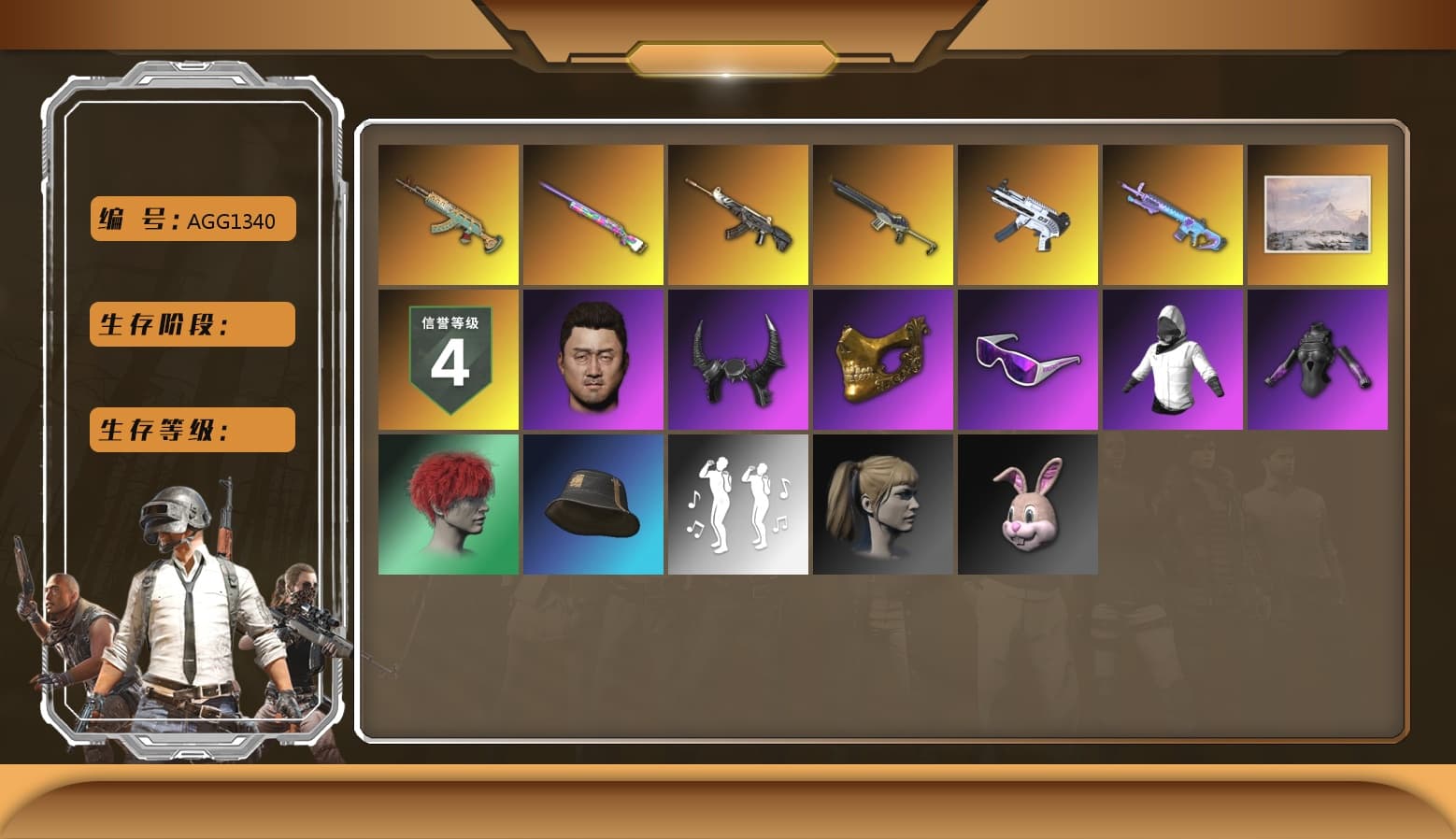
Task: Open the zebra-striped rifle skin item
Action: [737, 214]
